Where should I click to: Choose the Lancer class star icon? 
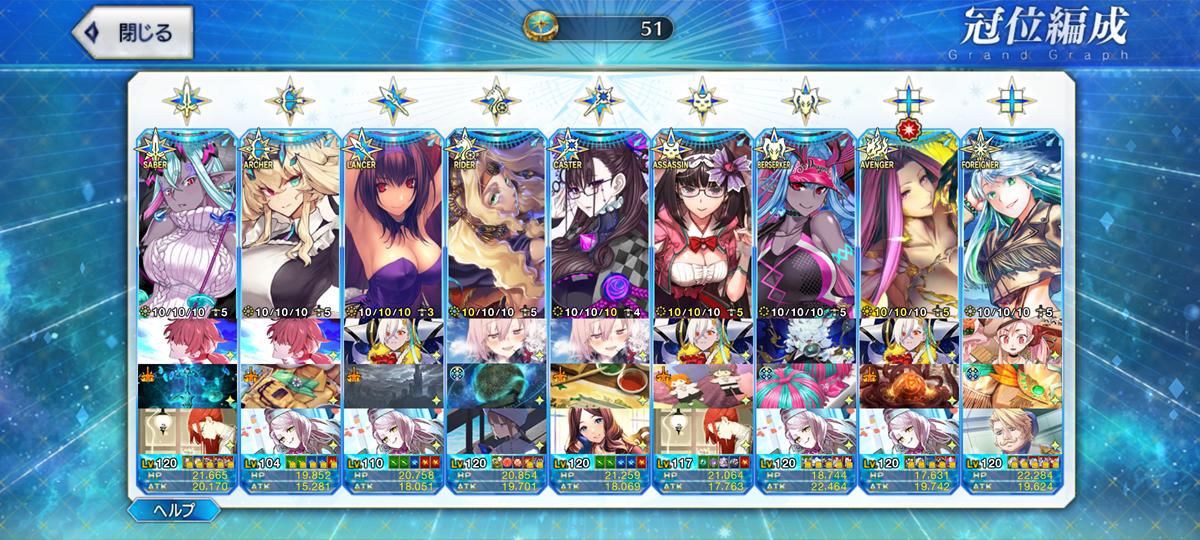[x=393, y=101]
